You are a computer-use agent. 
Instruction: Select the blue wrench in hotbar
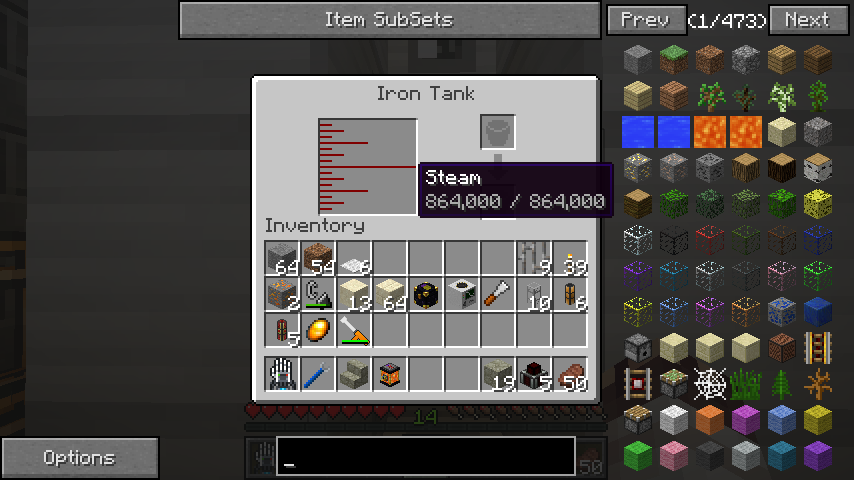click(319, 375)
